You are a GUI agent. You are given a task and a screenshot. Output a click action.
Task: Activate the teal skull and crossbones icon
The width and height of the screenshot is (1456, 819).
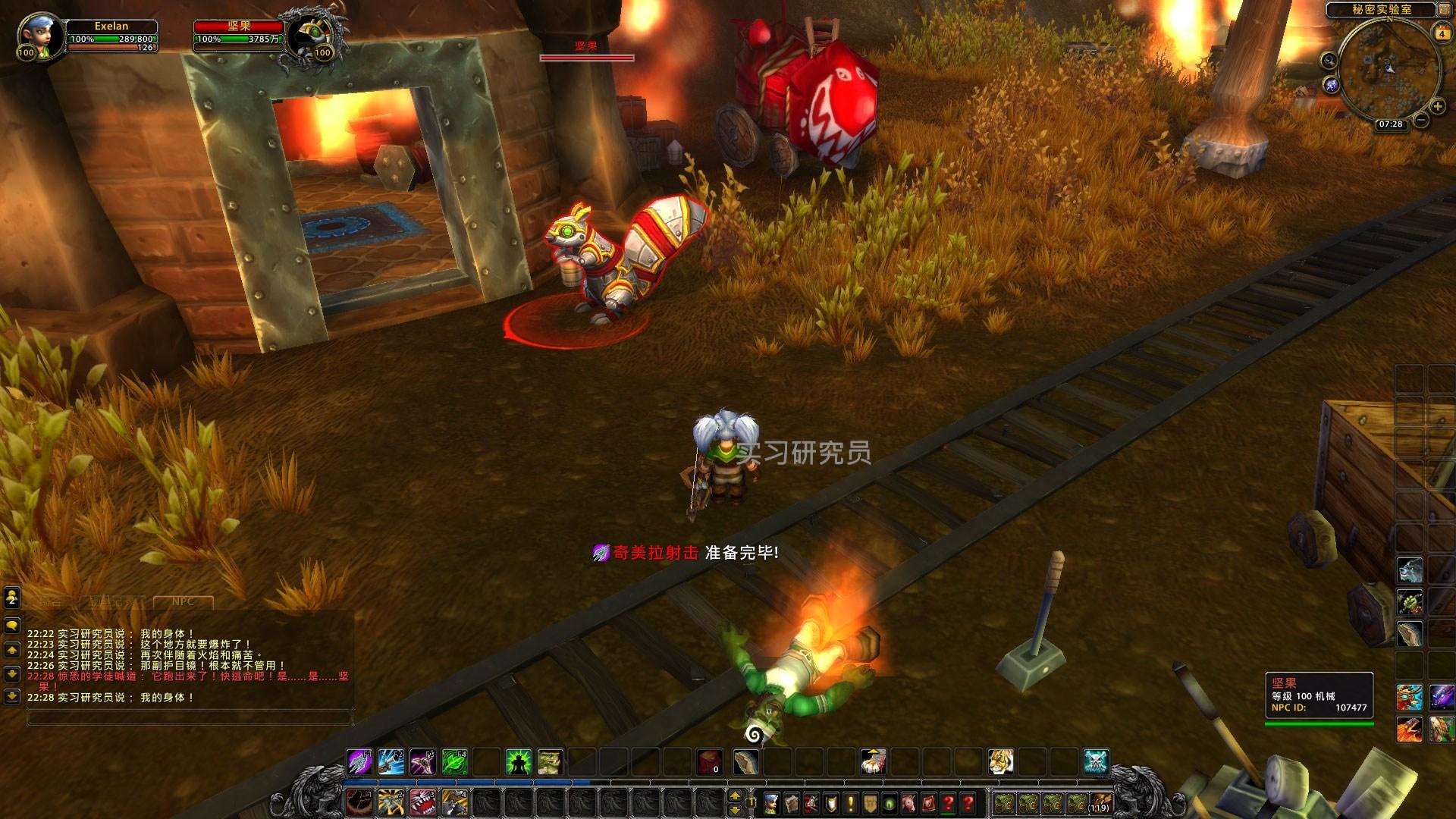[1096, 762]
